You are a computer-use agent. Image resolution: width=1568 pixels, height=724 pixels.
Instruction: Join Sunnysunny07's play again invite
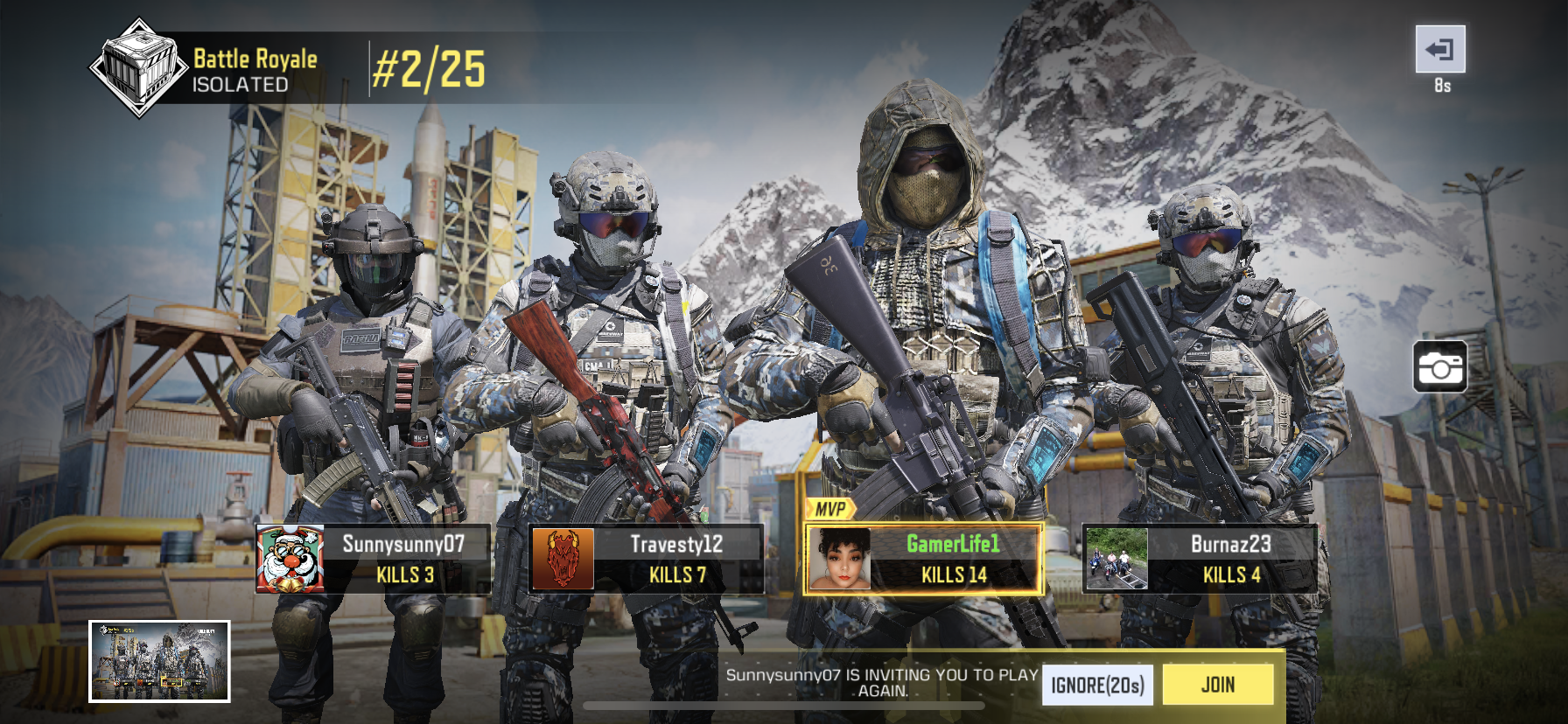1217,685
